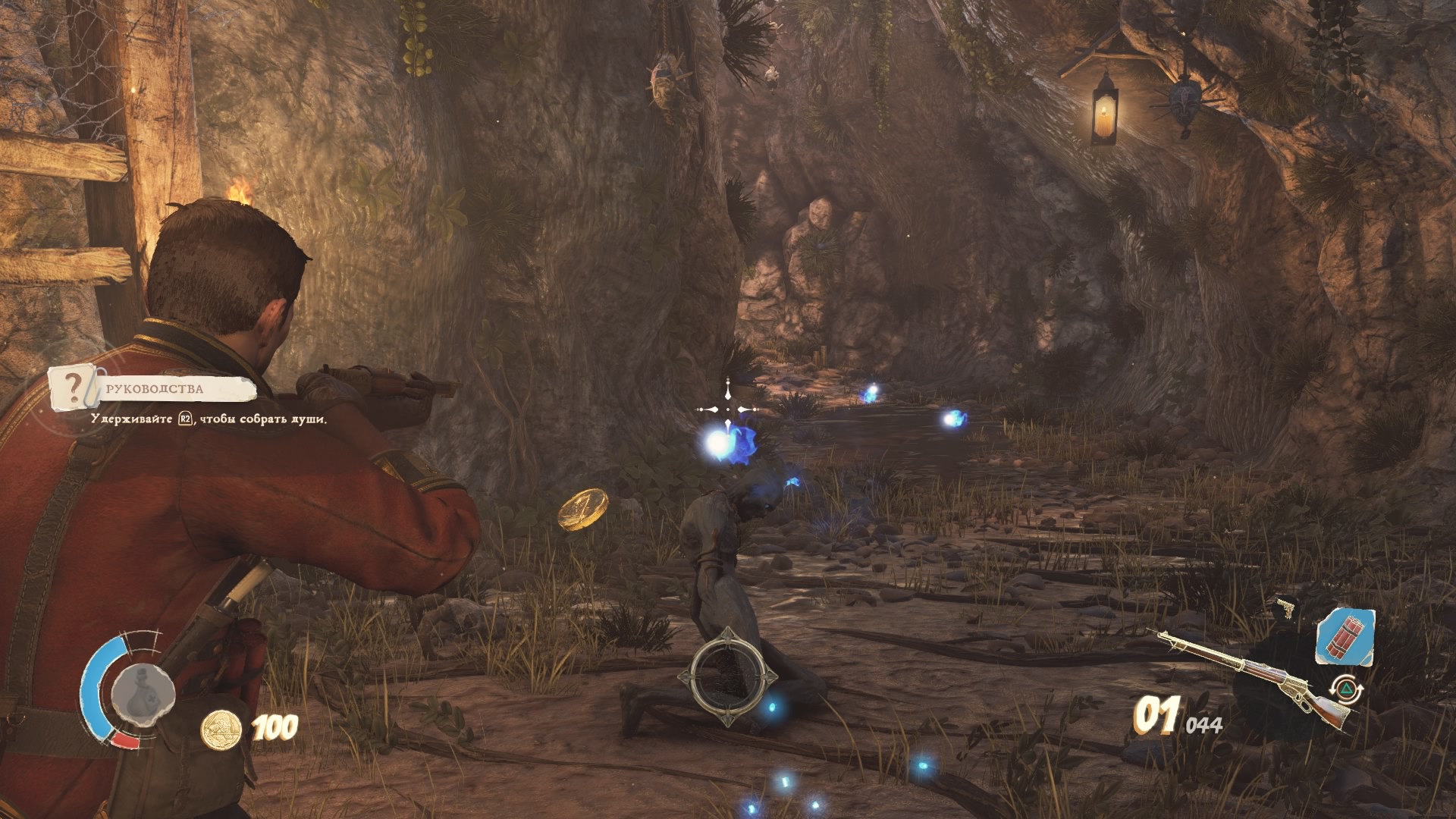
Task: Click the question mark guide icon
Action: [x=74, y=388]
